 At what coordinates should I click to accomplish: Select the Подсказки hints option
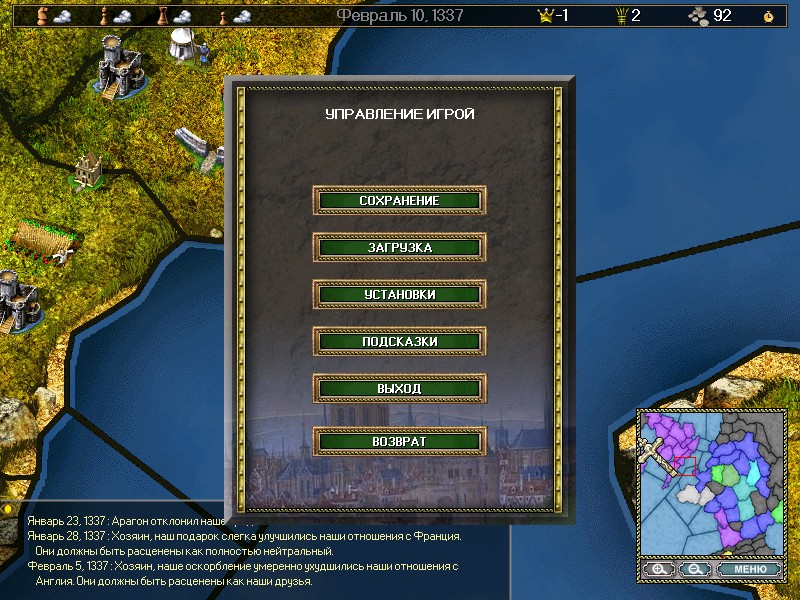(x=399, y=341)
